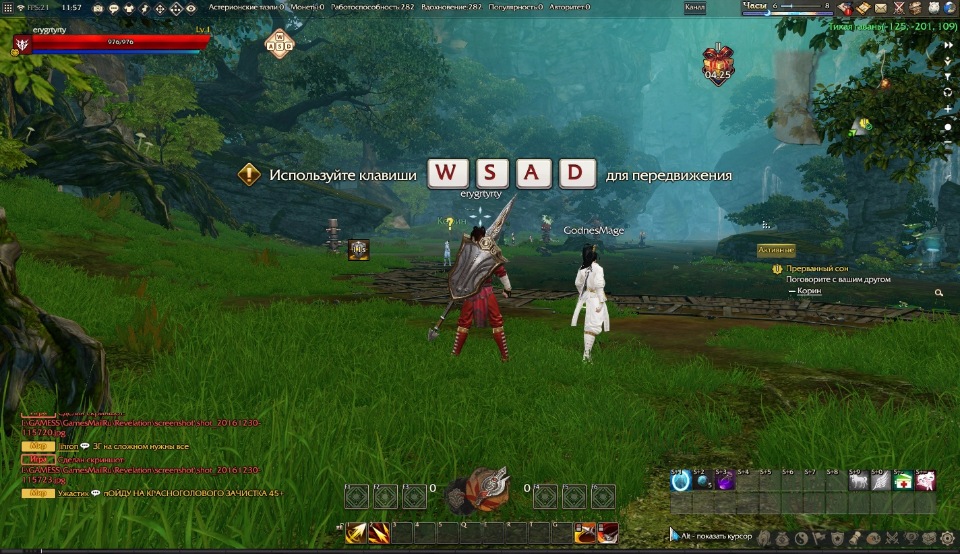Click the WASD diamond buff icon
The width and height of the screenshot is (960, 554).
(279, 43)
